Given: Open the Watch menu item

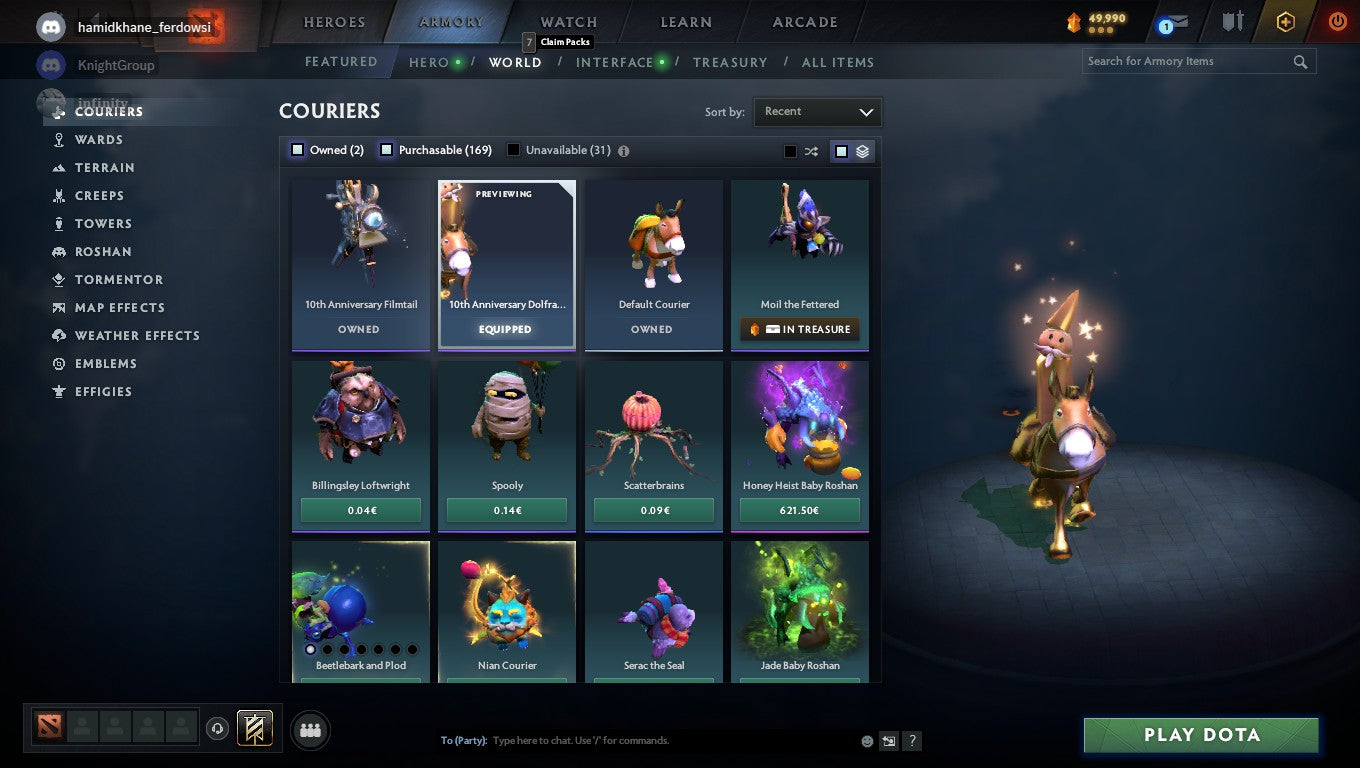Looking at the screenshot, I should (x=567, y=21).
